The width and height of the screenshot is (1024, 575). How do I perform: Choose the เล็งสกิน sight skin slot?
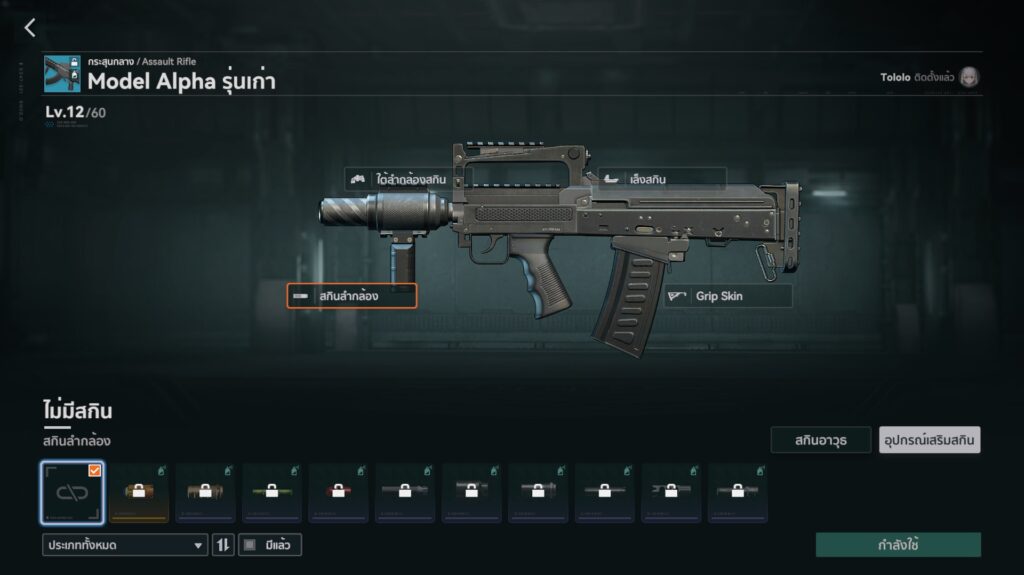[660, 180]
